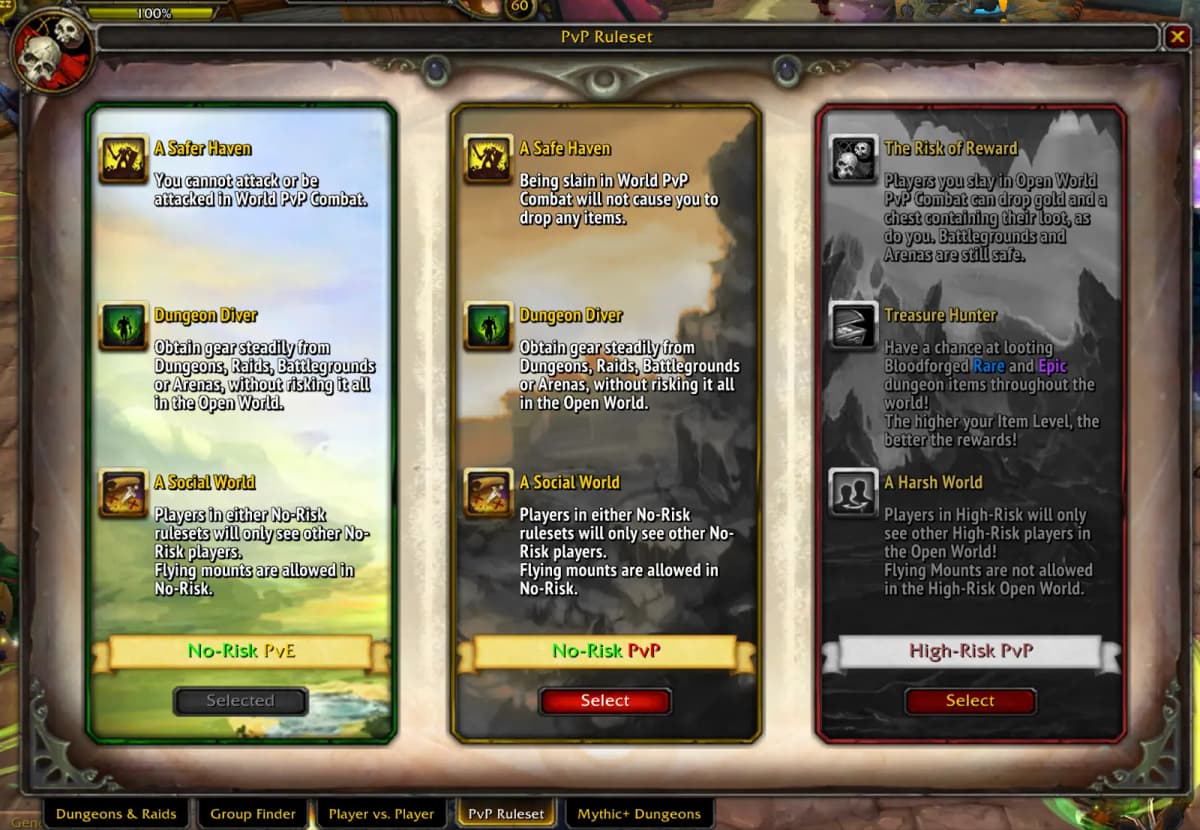Screen dimensions: 1200x830
Task: Select the High-Risk PvP ruleset
Action: [x=970, y=701]
